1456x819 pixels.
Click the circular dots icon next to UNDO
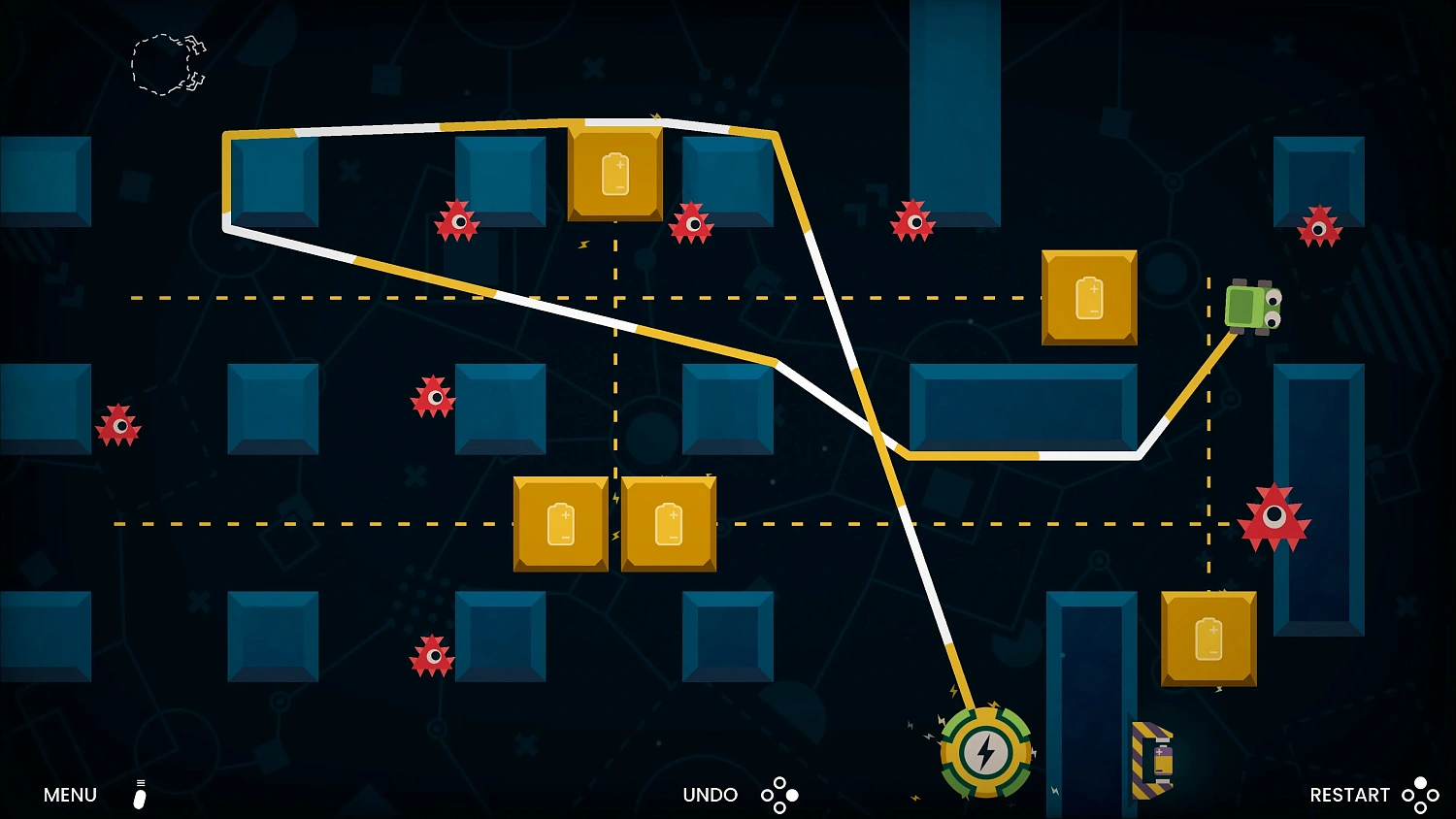click(779, 795)
